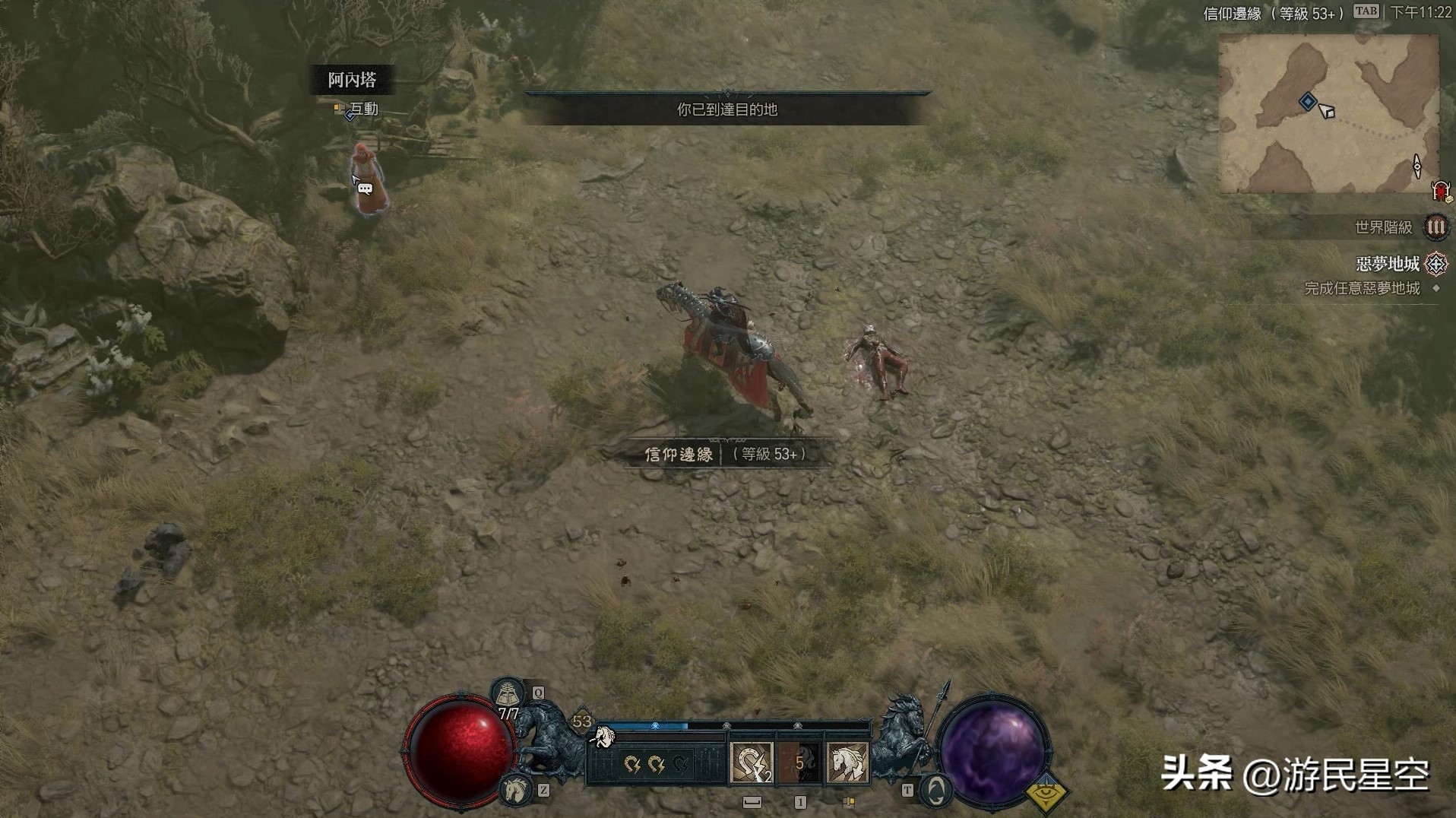Click the small treasure chest icon under hotbar

(849, 802)
